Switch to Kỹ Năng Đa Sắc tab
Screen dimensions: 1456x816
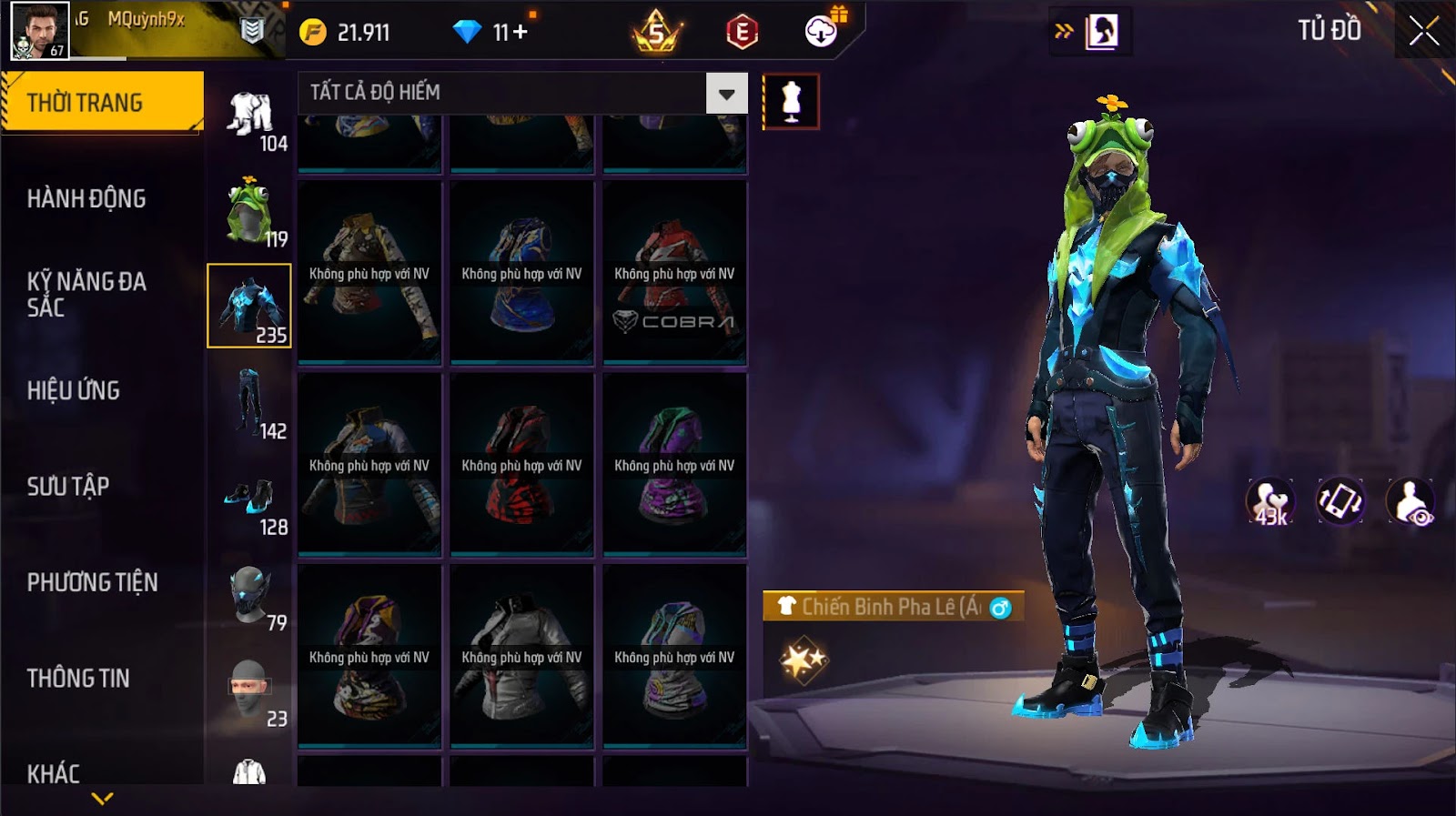click(x=86, y=294)
